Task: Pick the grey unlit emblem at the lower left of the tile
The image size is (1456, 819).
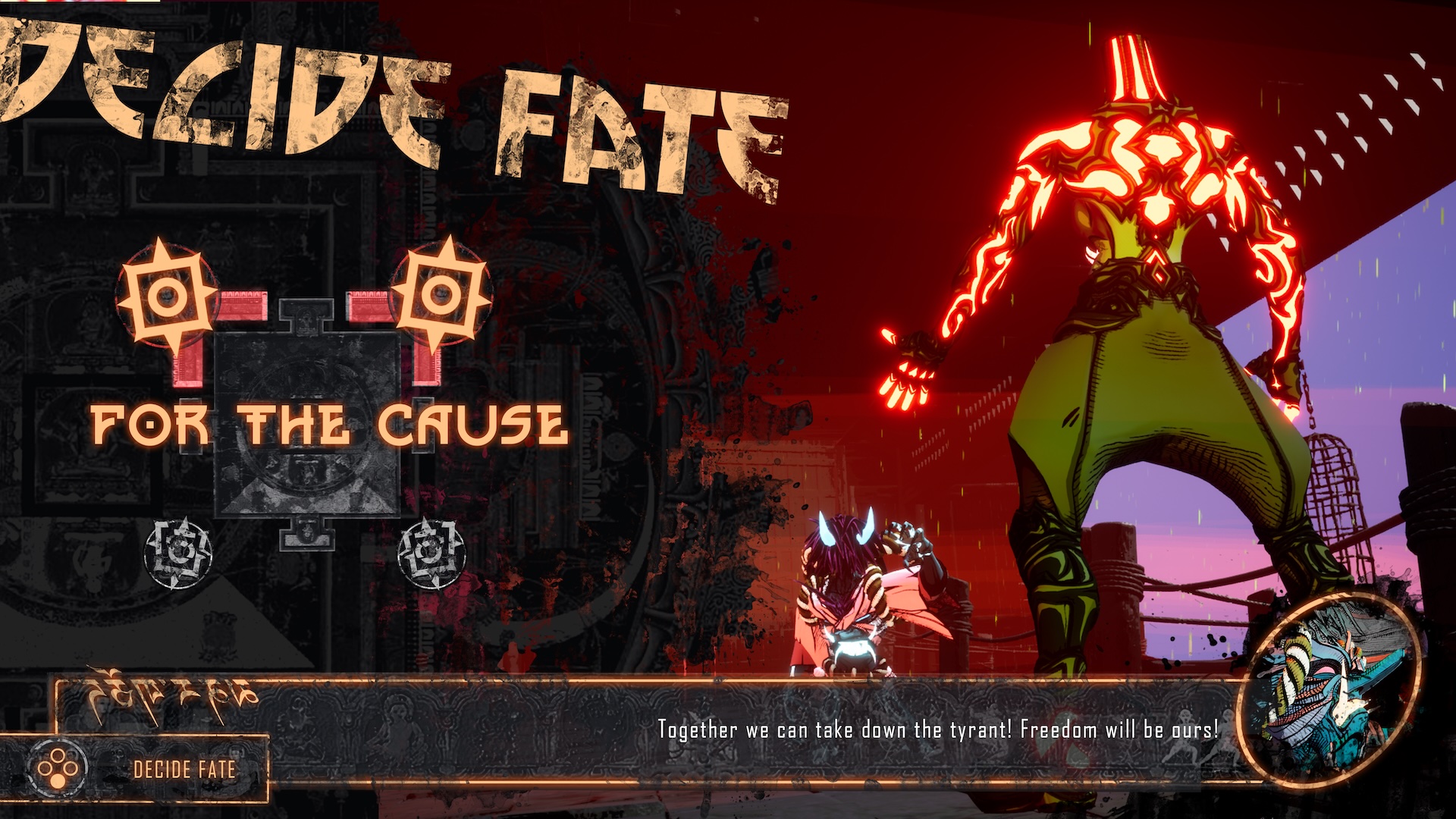Action: 179,552
